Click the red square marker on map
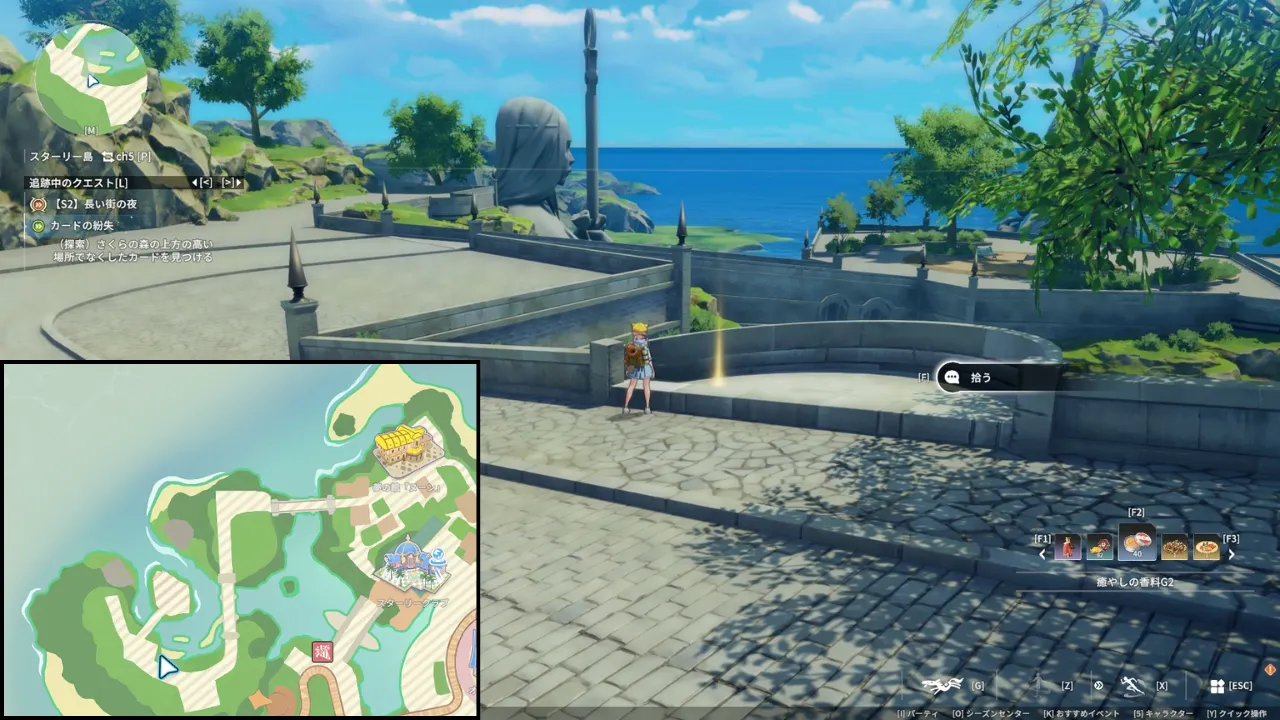The width and height of the screenshot is (1280, 720). click(x=323, y=652)
